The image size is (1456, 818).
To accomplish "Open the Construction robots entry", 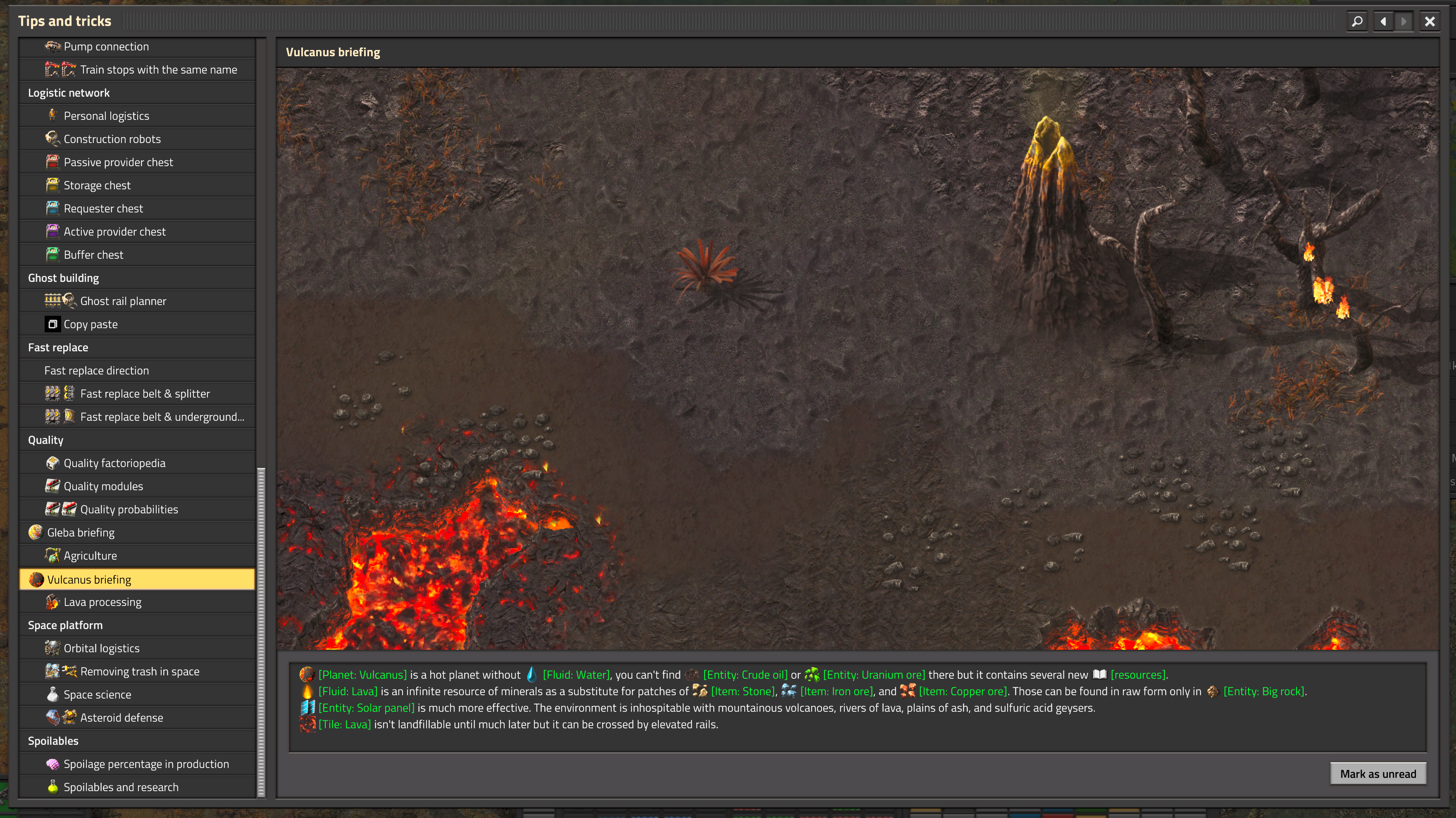I will point(112,139).
